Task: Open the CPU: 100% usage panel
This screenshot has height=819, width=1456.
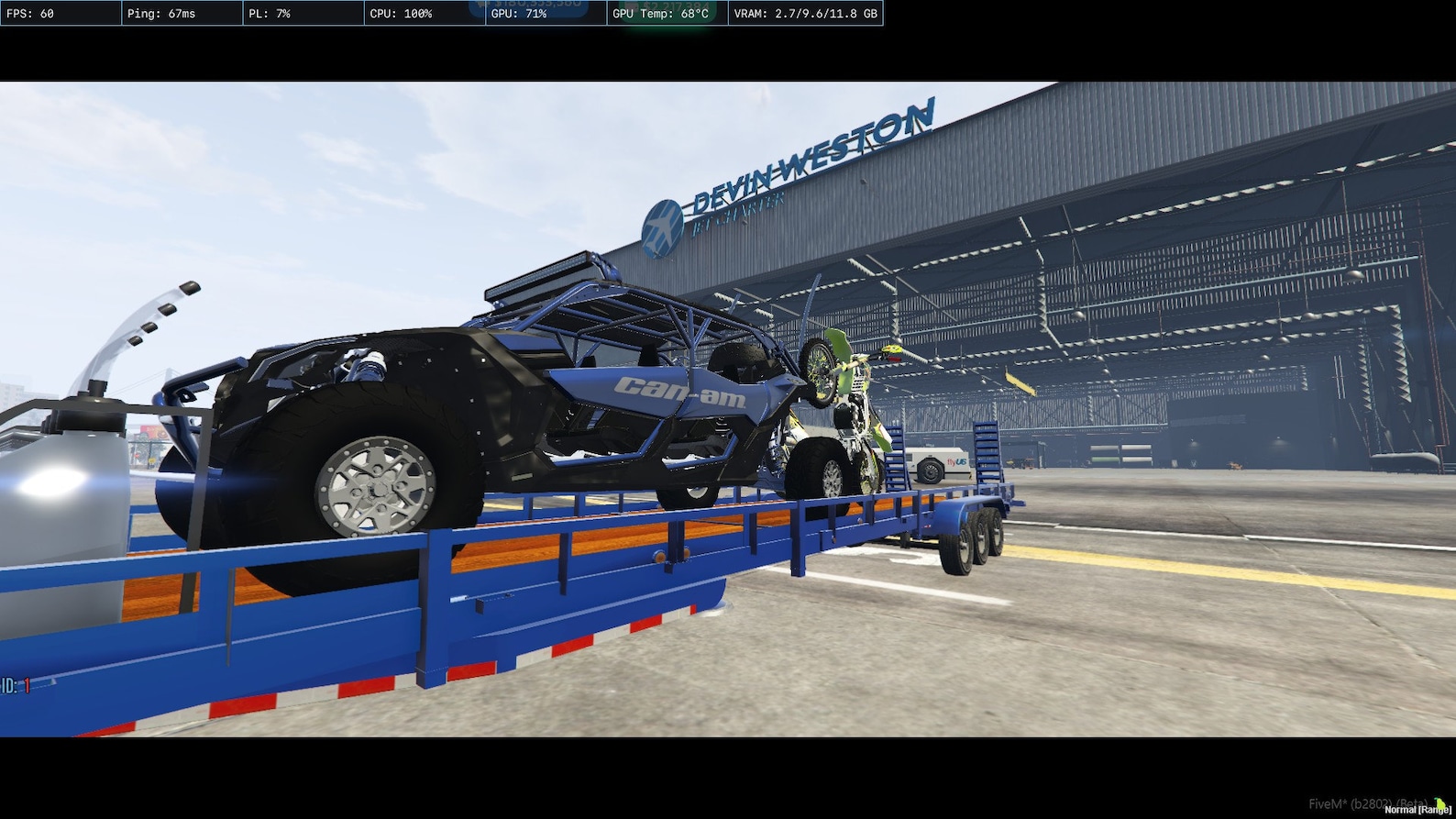Action: point(394,14)
